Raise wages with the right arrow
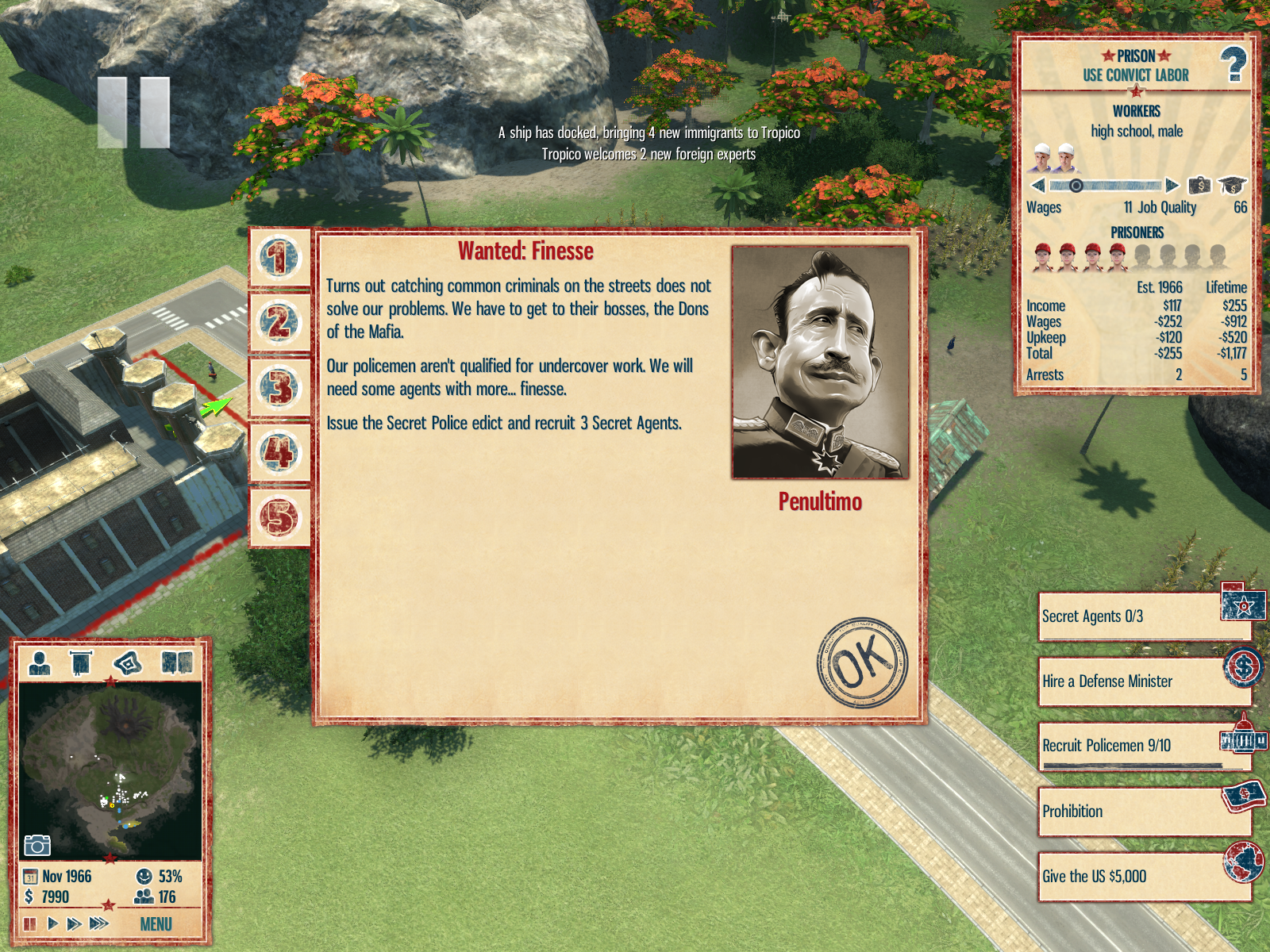 point(1172,186)
